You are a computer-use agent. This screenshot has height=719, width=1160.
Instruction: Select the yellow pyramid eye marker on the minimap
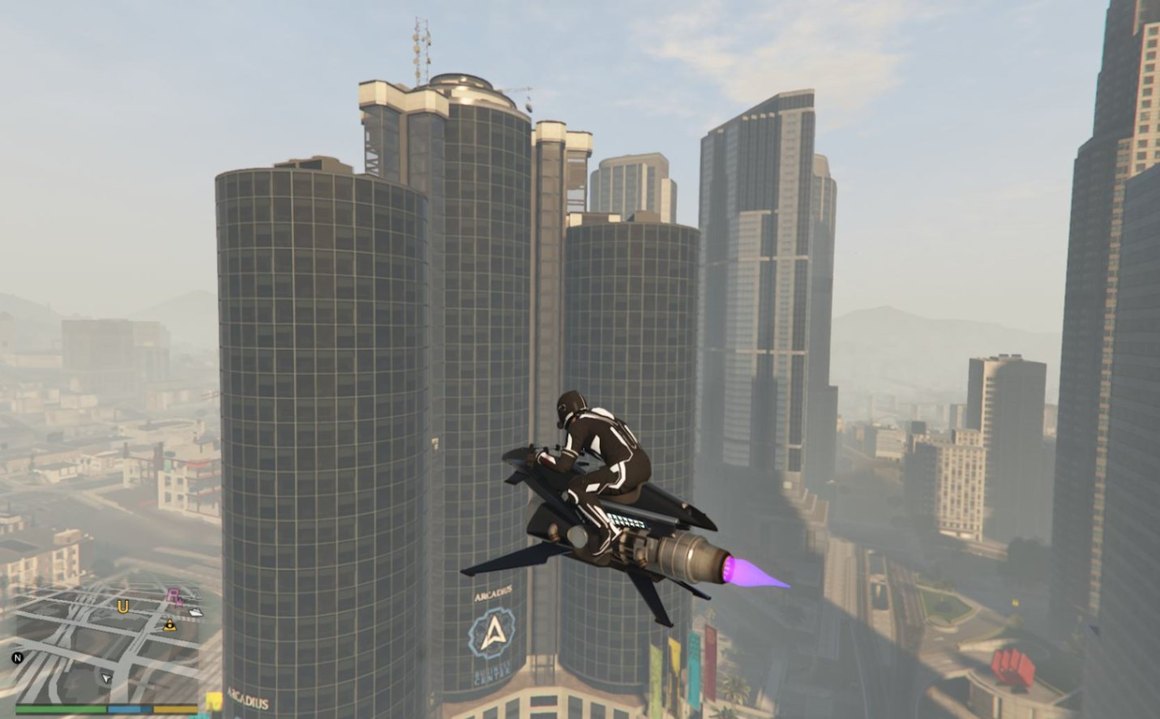pos(169,626)
